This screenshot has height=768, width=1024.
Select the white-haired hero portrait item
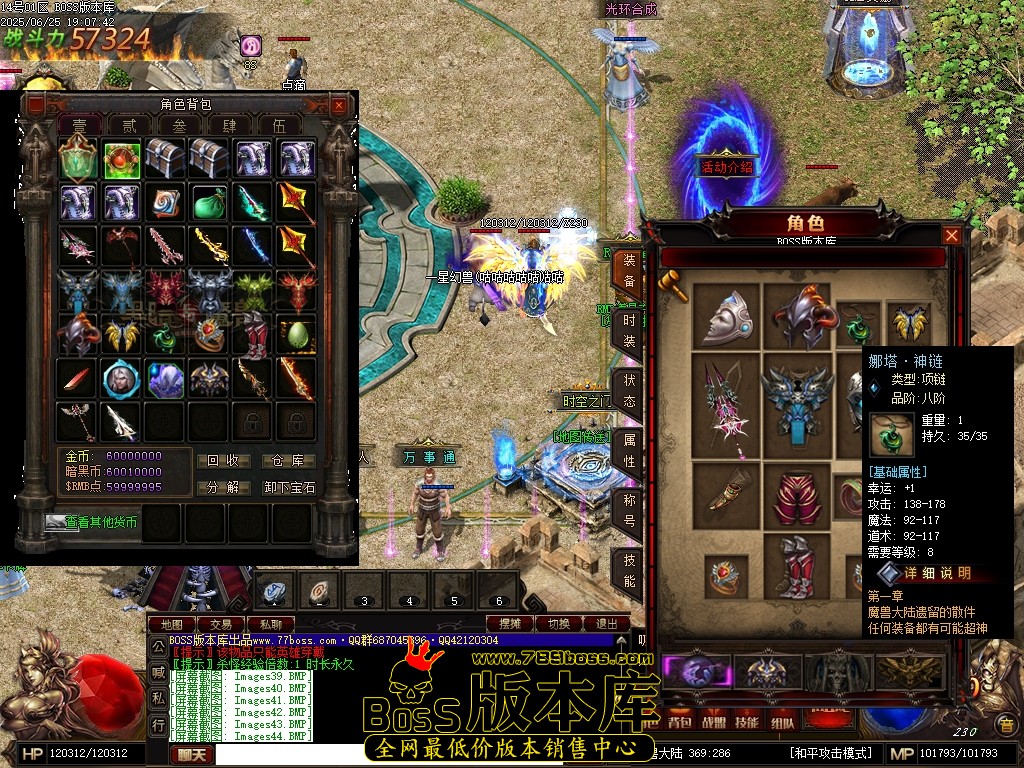(122, 378)
